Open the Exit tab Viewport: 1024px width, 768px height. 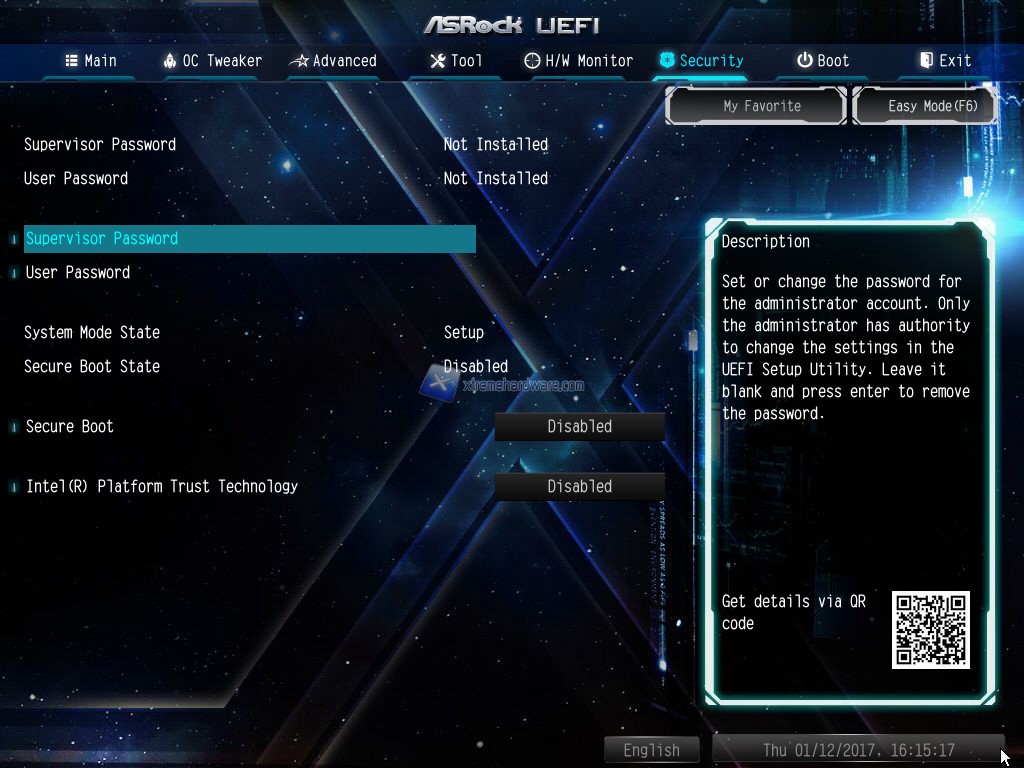coord(945,61)
